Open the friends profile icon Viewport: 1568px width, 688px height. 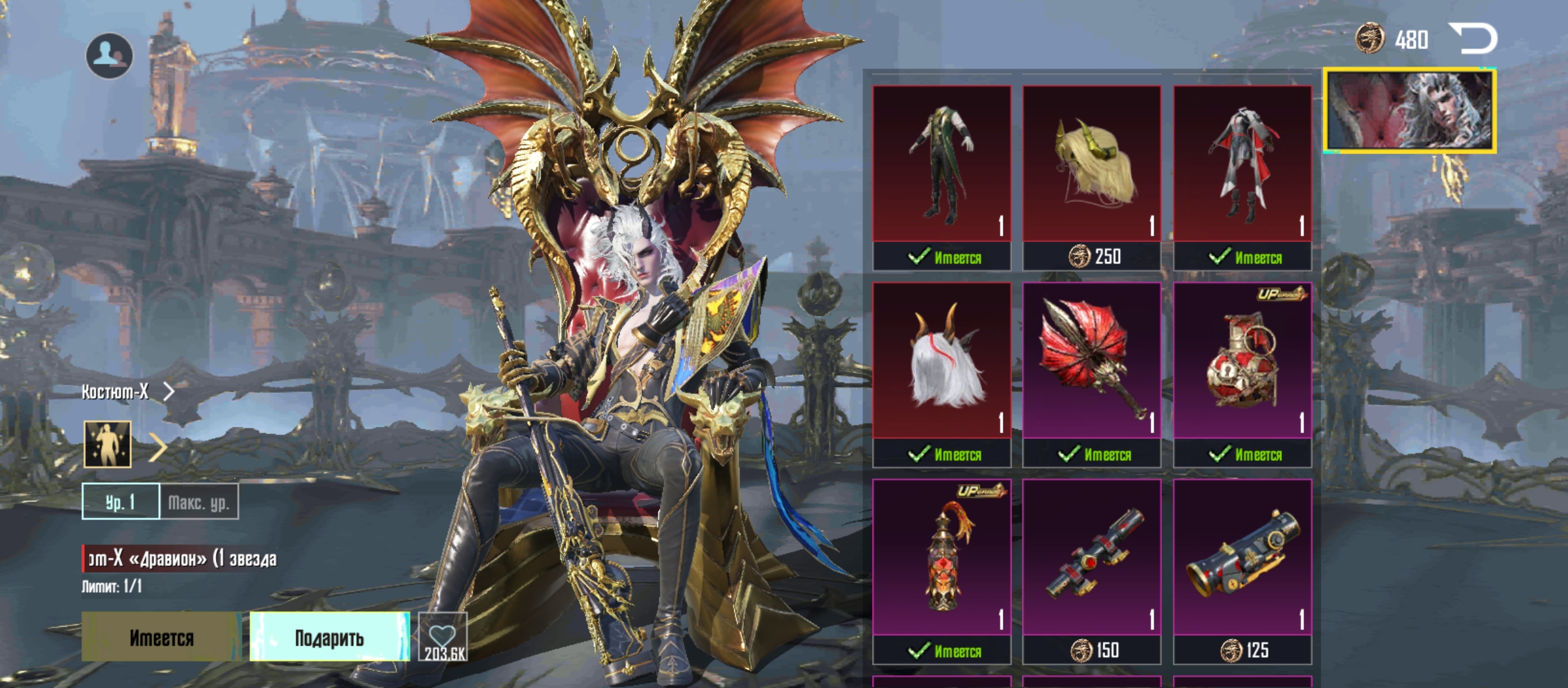(110, 56)
